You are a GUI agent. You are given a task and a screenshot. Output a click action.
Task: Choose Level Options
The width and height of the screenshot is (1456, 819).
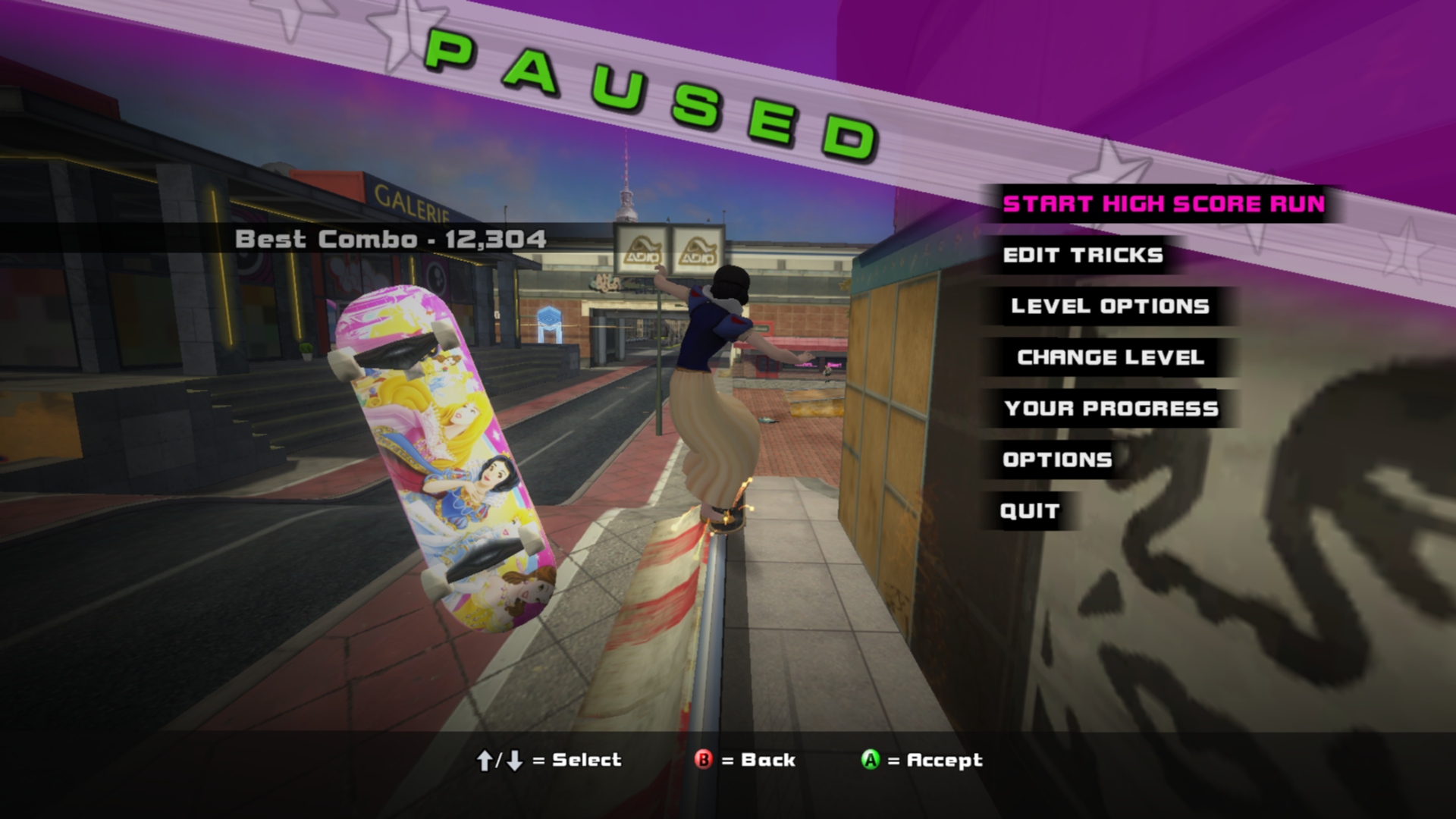click(x=1109, y=306)
